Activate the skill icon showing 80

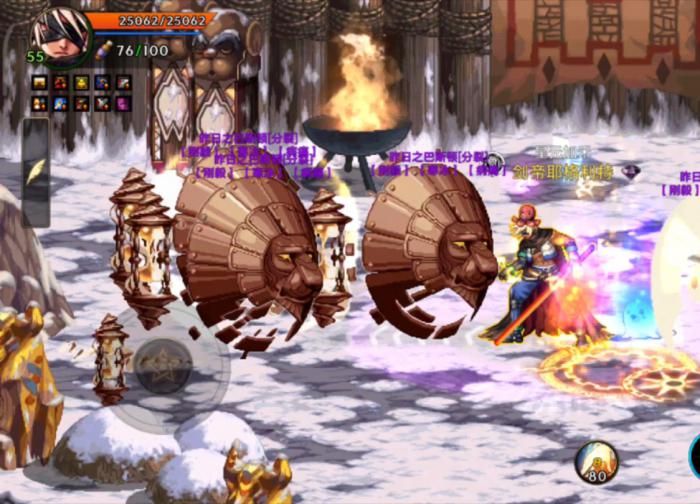coord(596,462)
